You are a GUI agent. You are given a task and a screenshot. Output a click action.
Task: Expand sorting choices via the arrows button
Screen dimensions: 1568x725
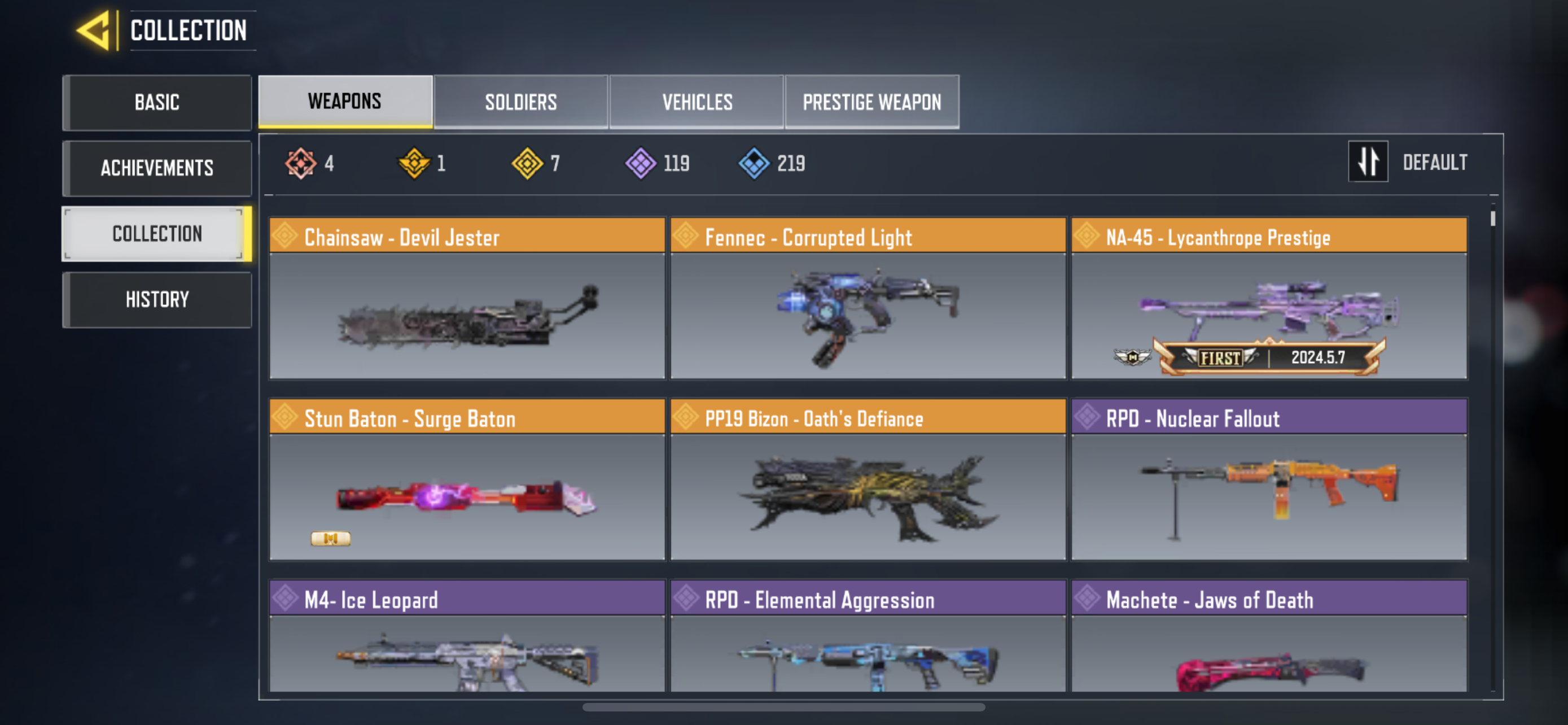coord(1368,161)
